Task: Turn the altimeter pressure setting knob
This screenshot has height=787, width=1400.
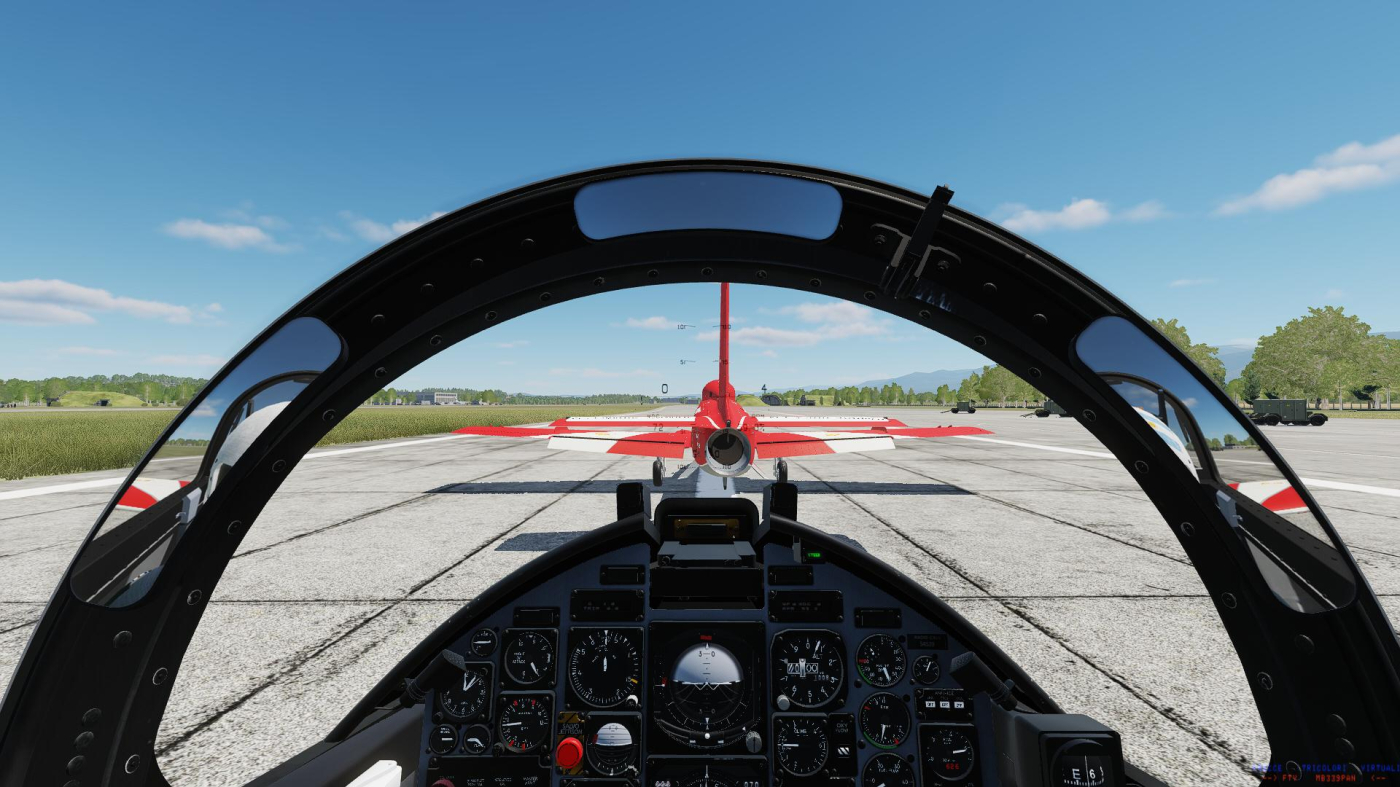Action: pyautogui.click(x=784, y=702)
